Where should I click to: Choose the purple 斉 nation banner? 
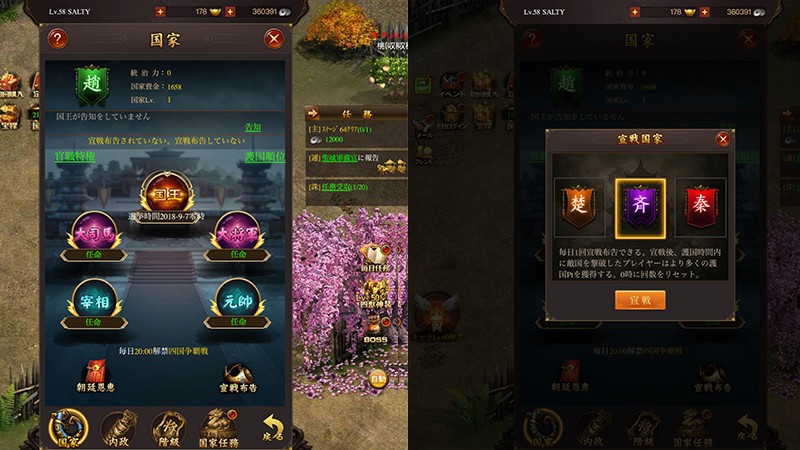click(x=638, y=201)
